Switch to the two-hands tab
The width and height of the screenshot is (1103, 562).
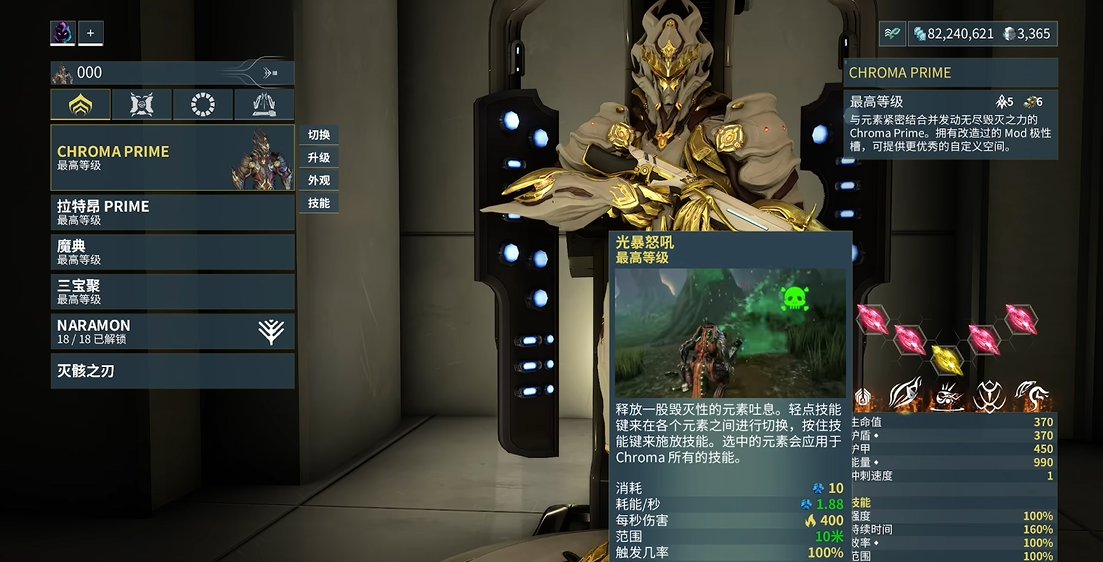[264, 105]
